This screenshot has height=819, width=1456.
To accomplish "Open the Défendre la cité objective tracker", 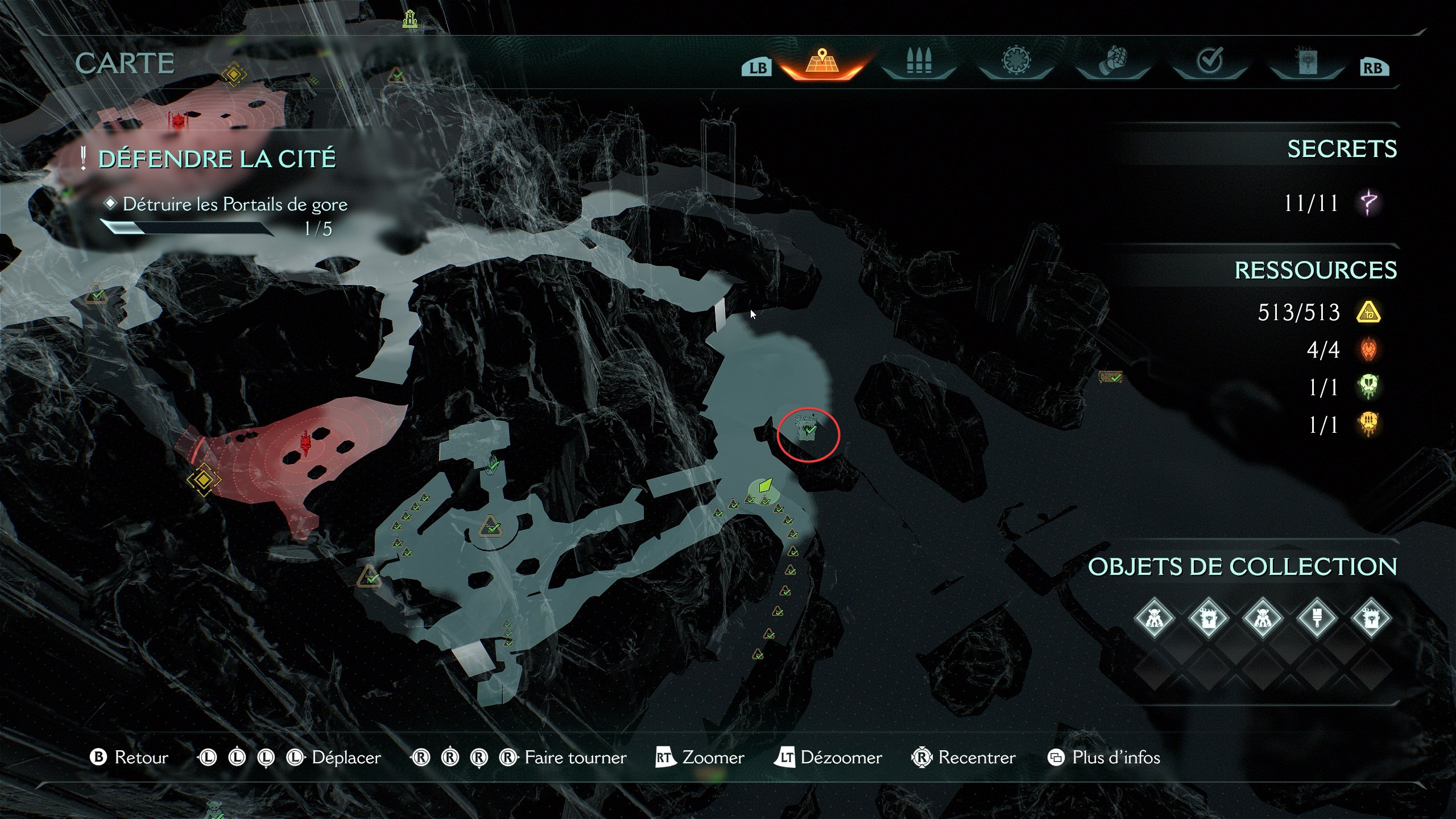I will tap(217, 159).
